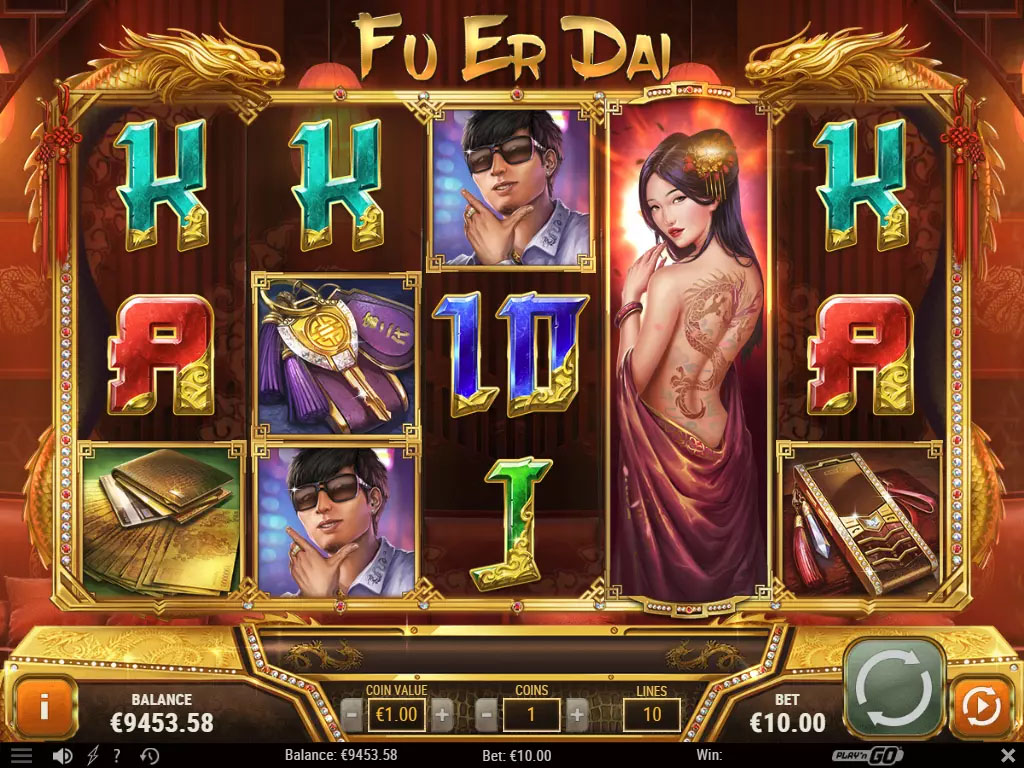Reduce the number of coins
Screen dimensions: 1024x768
[x=487, y=715]
